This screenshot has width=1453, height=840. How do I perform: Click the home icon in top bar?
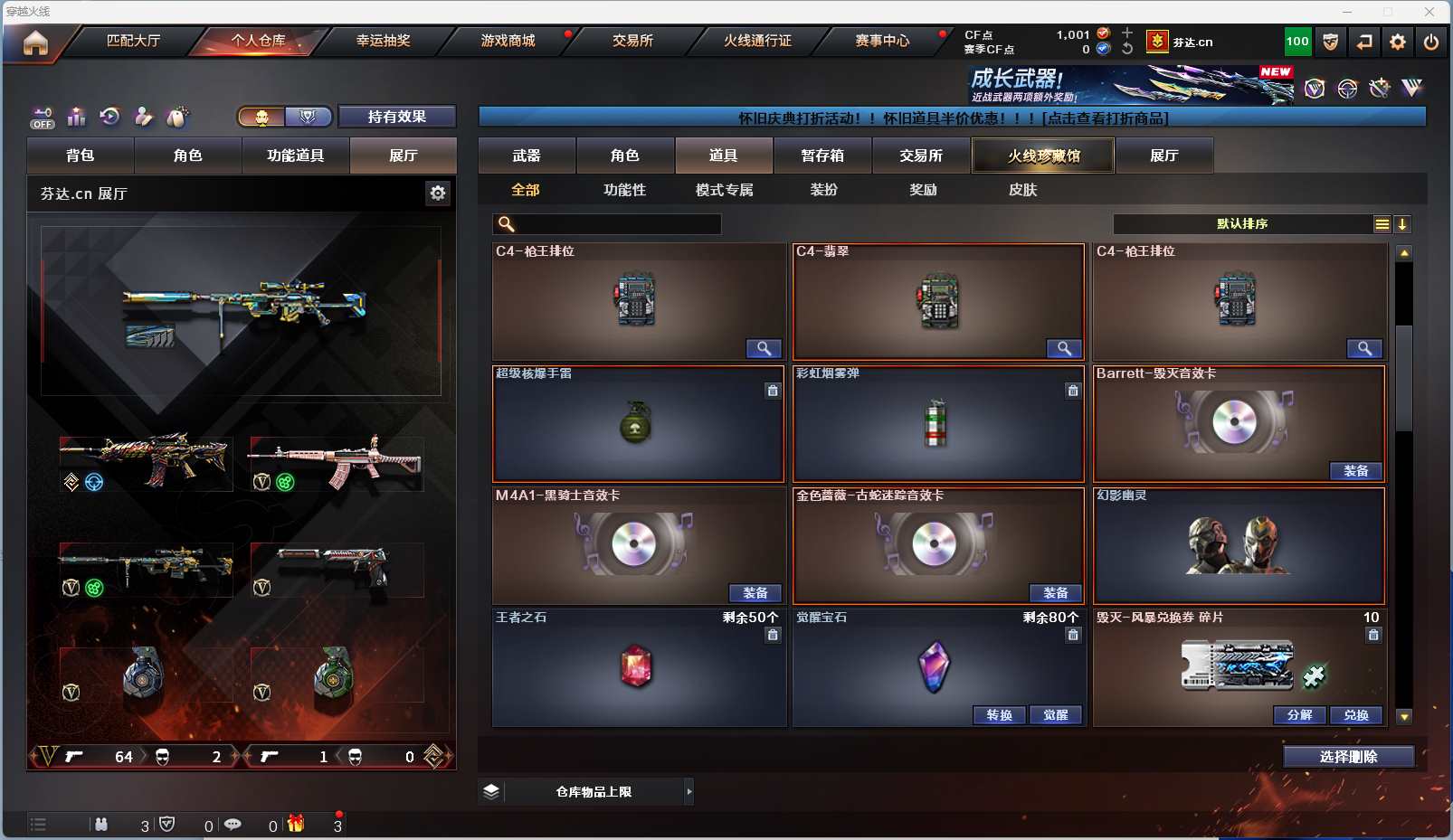(x=35, y=42)
